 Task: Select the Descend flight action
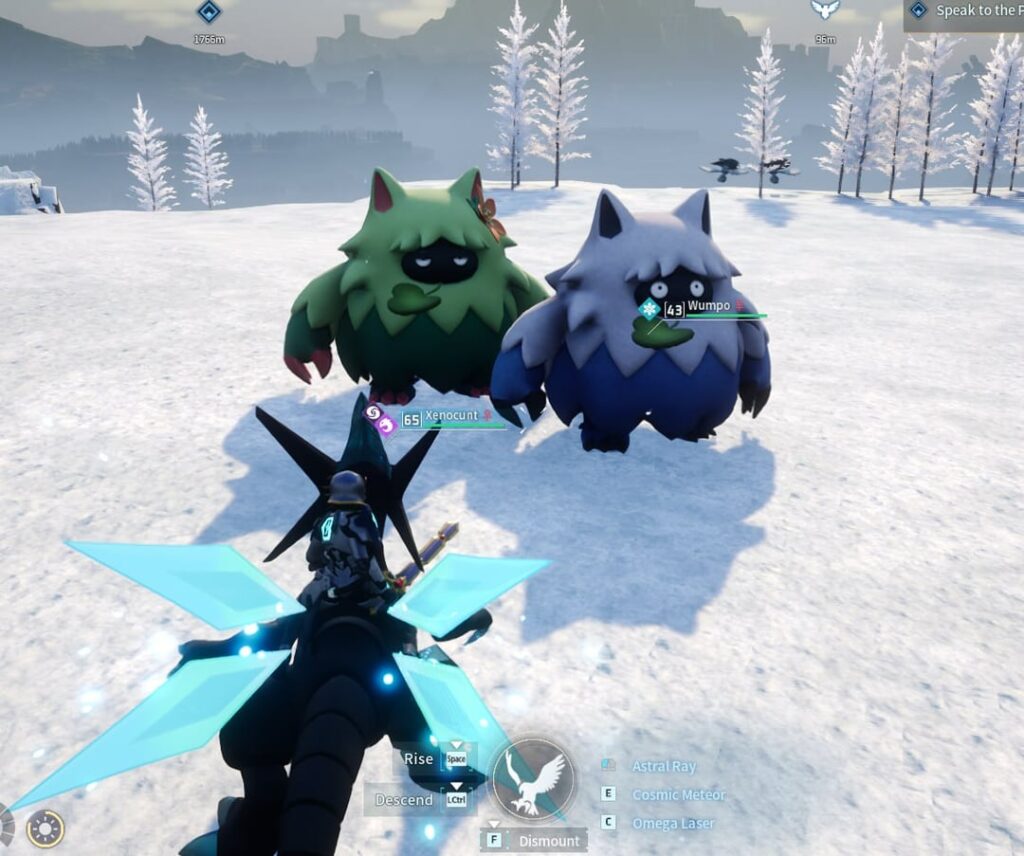[404, 800]
